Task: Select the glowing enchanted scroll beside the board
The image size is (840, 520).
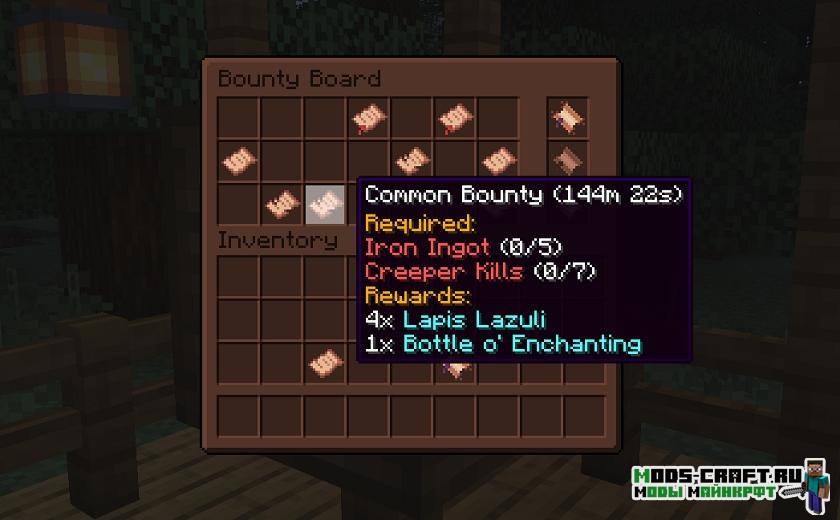Action: point(567,117)
